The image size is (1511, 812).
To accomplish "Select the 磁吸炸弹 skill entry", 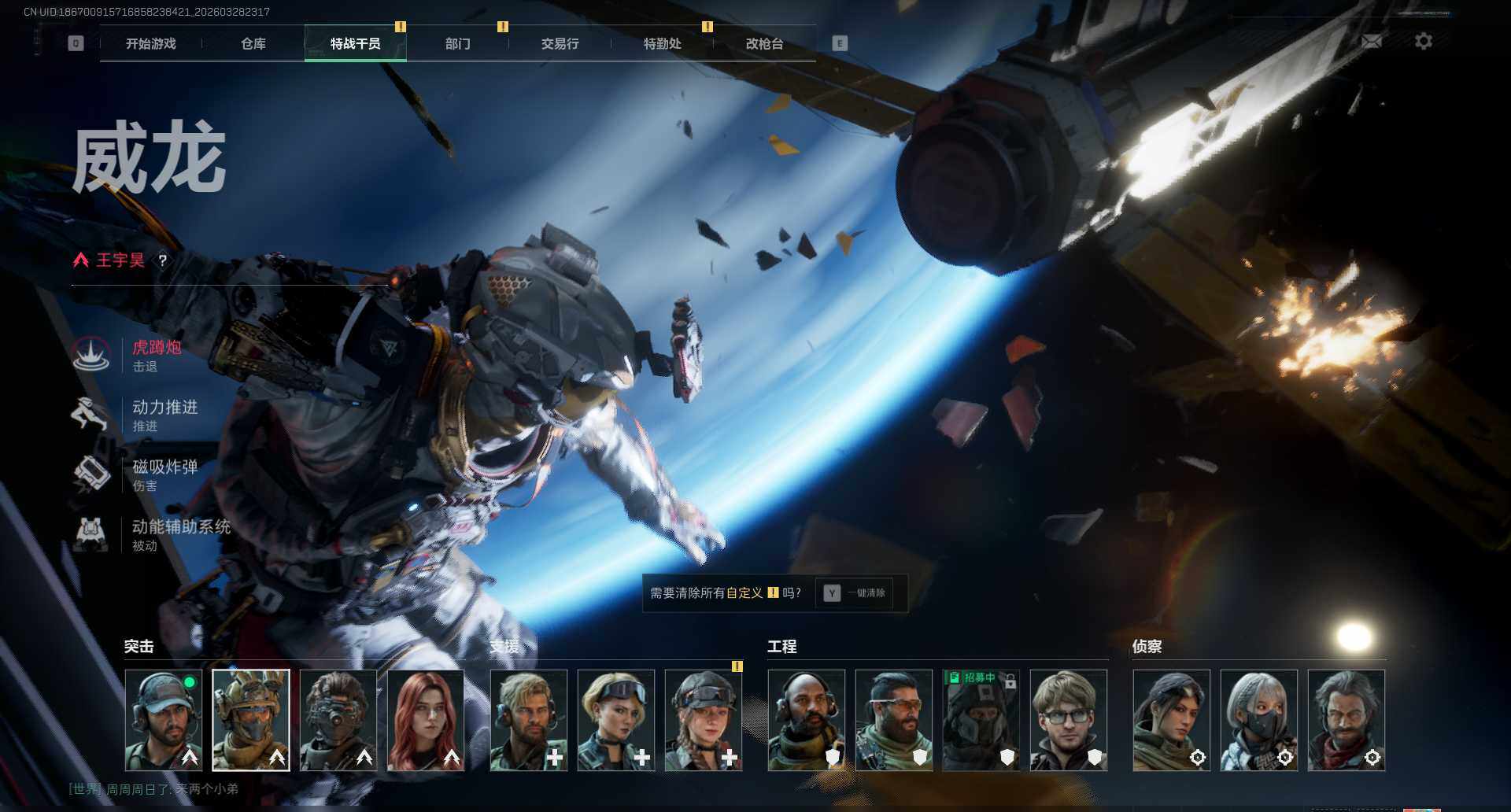I will point(164,474).
